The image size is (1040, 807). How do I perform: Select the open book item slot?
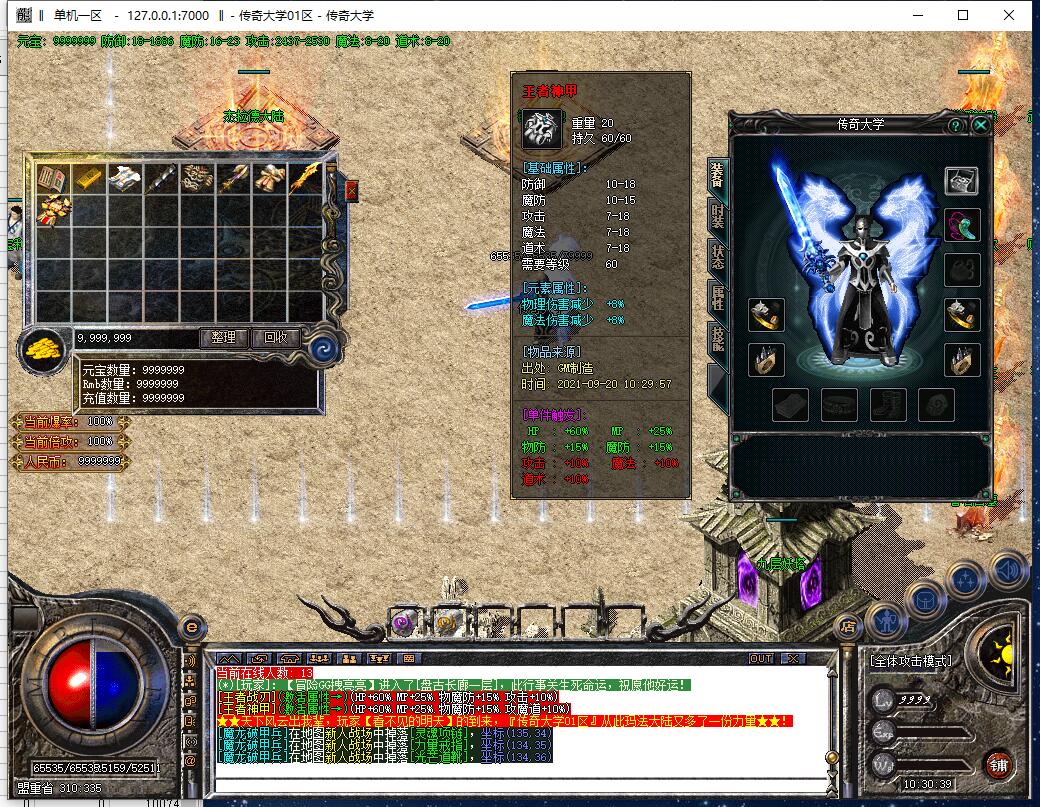pyautogui.click(x=52, y=179)
